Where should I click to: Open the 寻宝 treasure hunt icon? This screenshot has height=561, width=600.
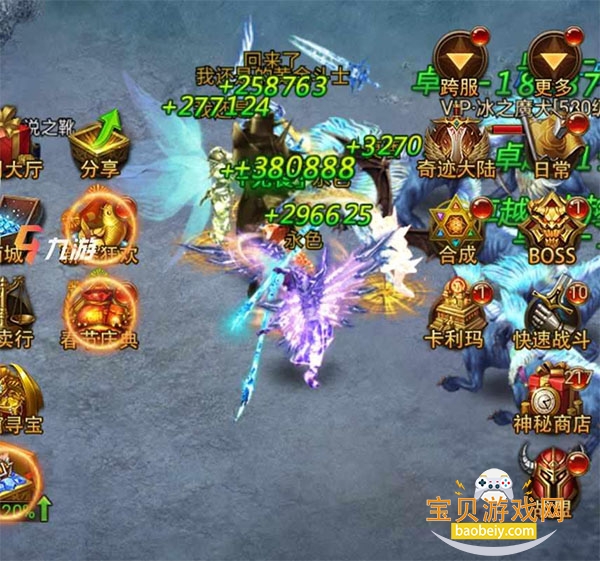pos(16,393)
